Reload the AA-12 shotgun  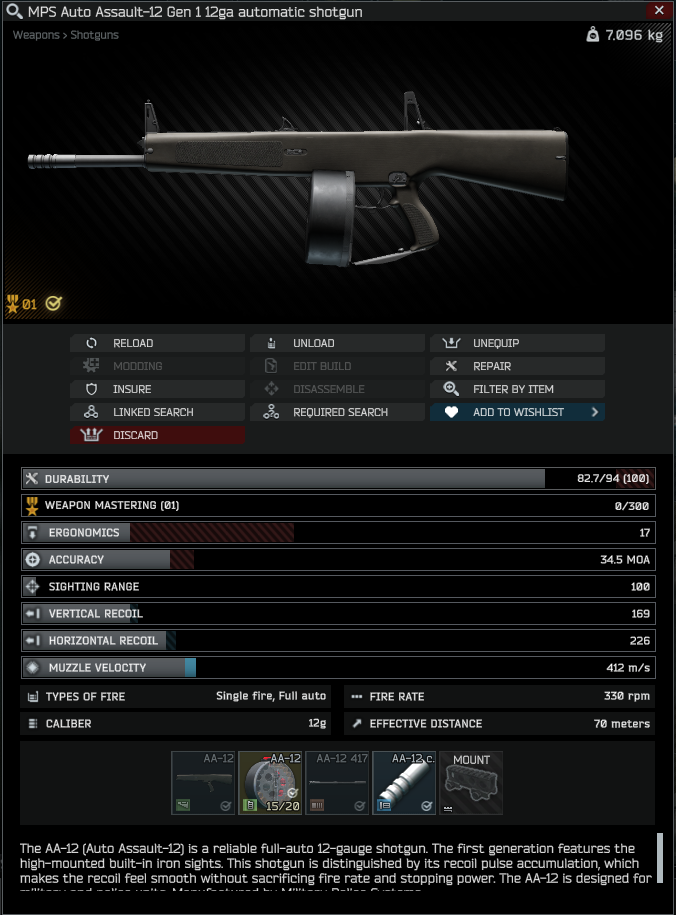157,343
